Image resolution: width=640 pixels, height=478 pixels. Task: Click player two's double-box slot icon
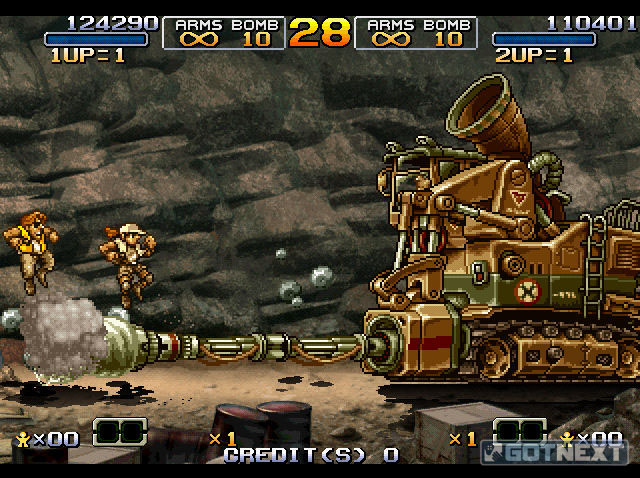click(x=520, y=433)
